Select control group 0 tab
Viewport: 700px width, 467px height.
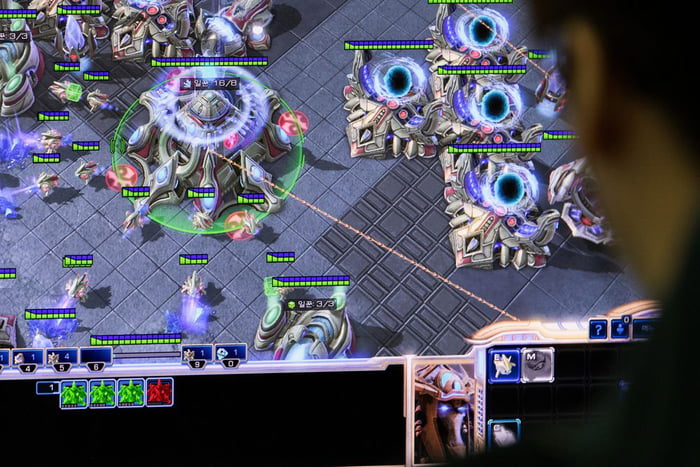point(230,353)
